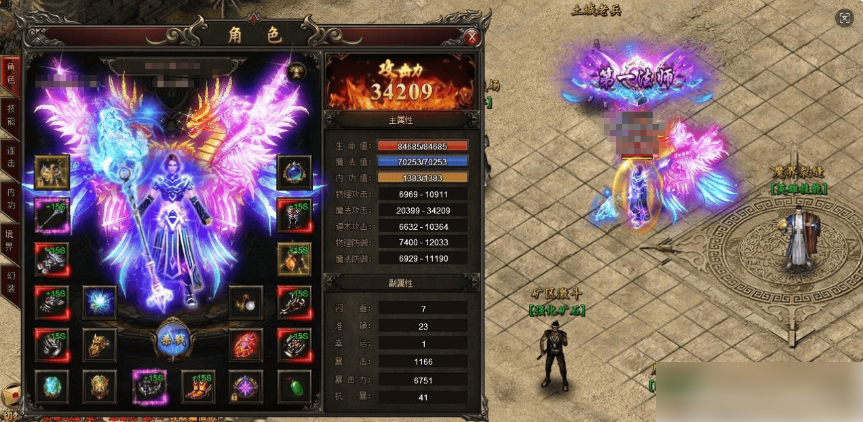This screenshot has width=863, height=422.
Task: Select the red-gold boots equipment slot
Action: click(x=197, y=386)
